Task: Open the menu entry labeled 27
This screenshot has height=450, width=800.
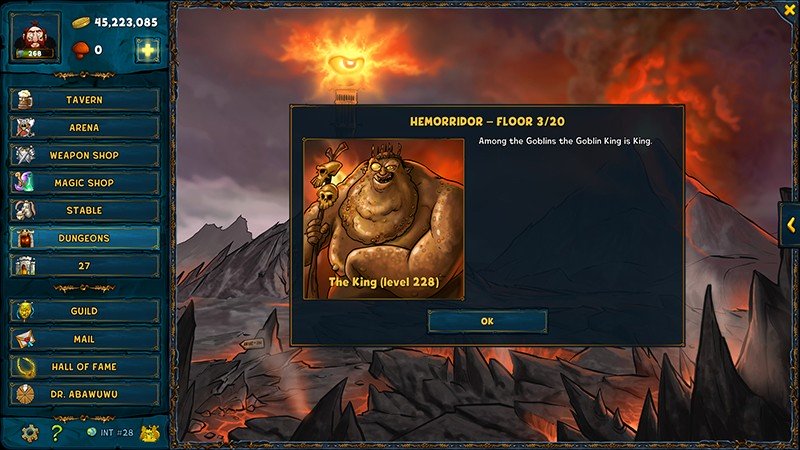Action: tap(84, 266)
